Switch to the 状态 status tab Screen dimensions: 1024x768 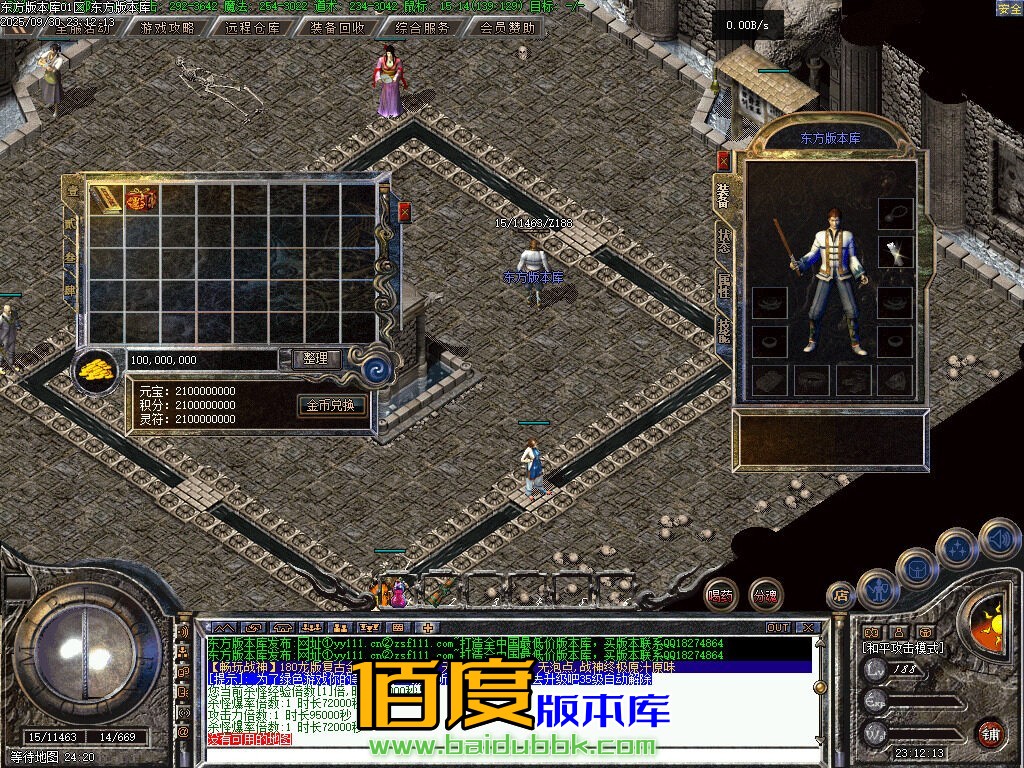point(723,240)
